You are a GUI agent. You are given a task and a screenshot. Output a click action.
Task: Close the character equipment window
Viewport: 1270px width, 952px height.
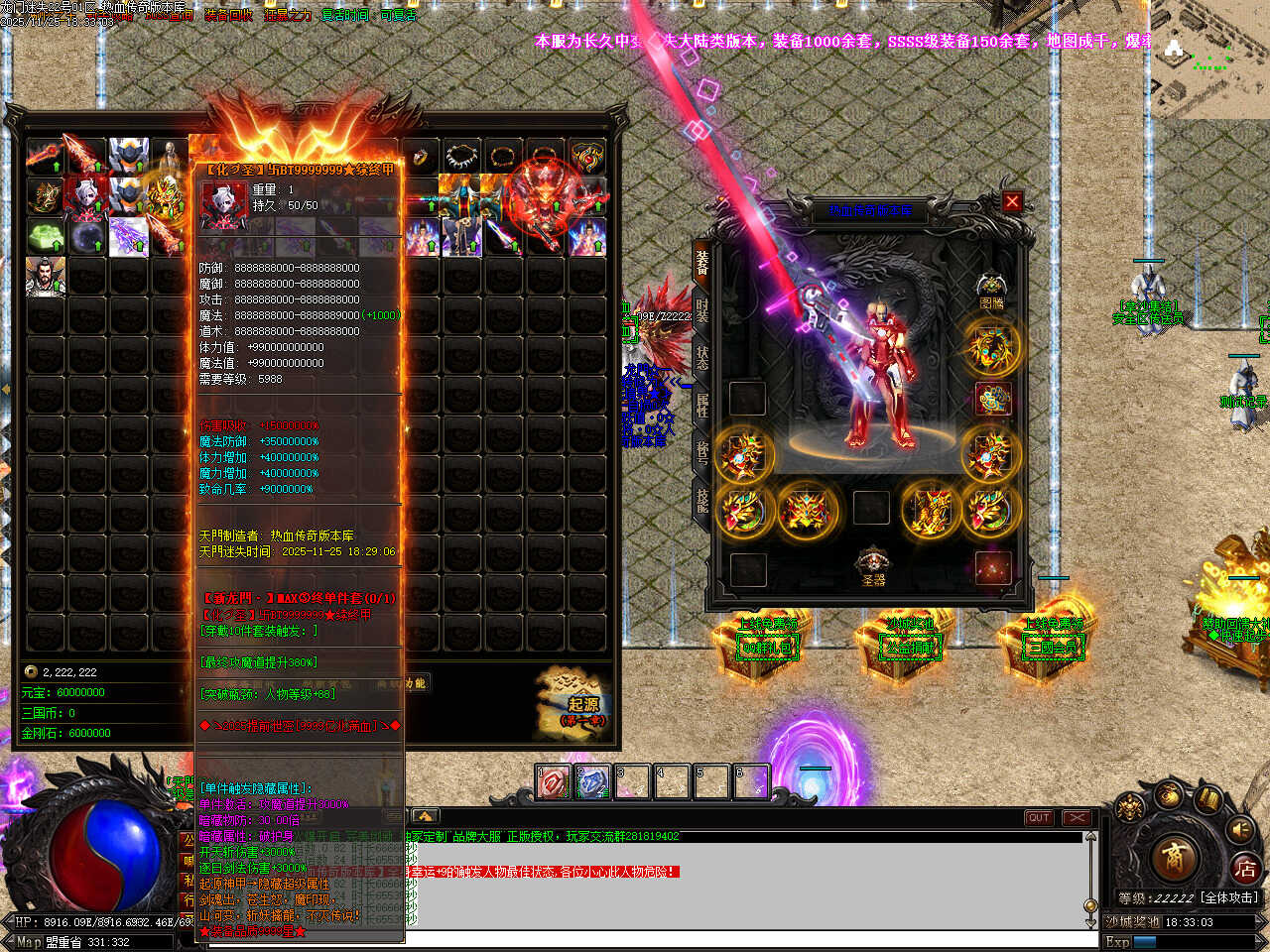(1012, 201)
